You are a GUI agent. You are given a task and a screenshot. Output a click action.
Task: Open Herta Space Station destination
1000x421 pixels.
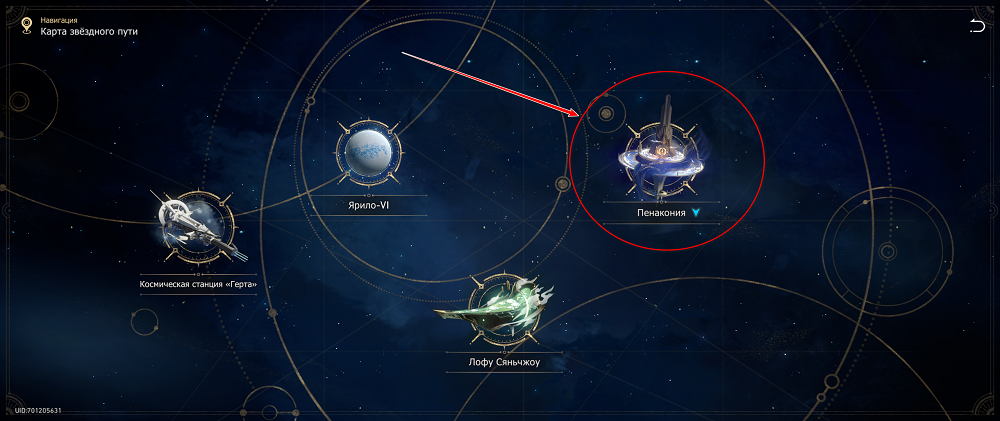click(196, 221)
